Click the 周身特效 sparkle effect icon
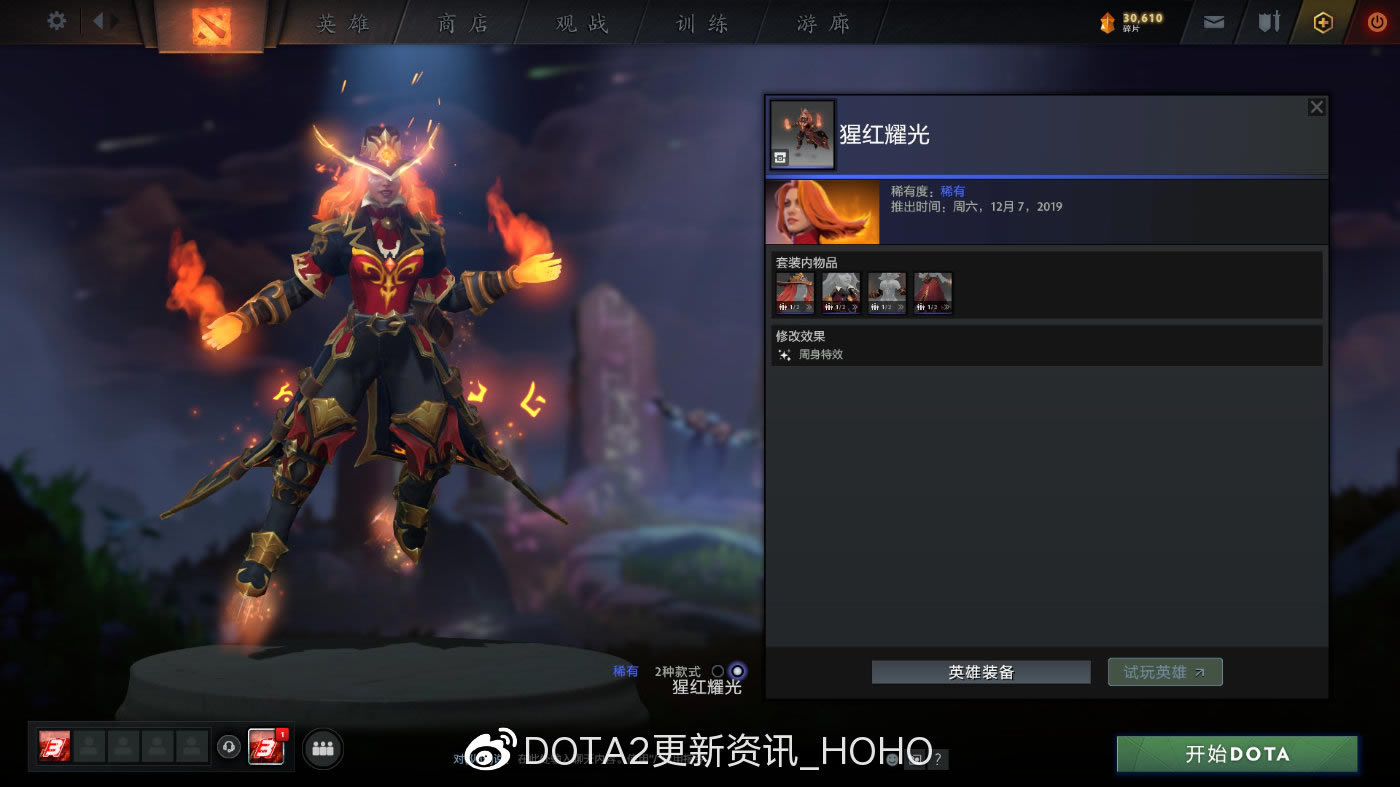Screen dimensions: 1400x787 [784, 353]
